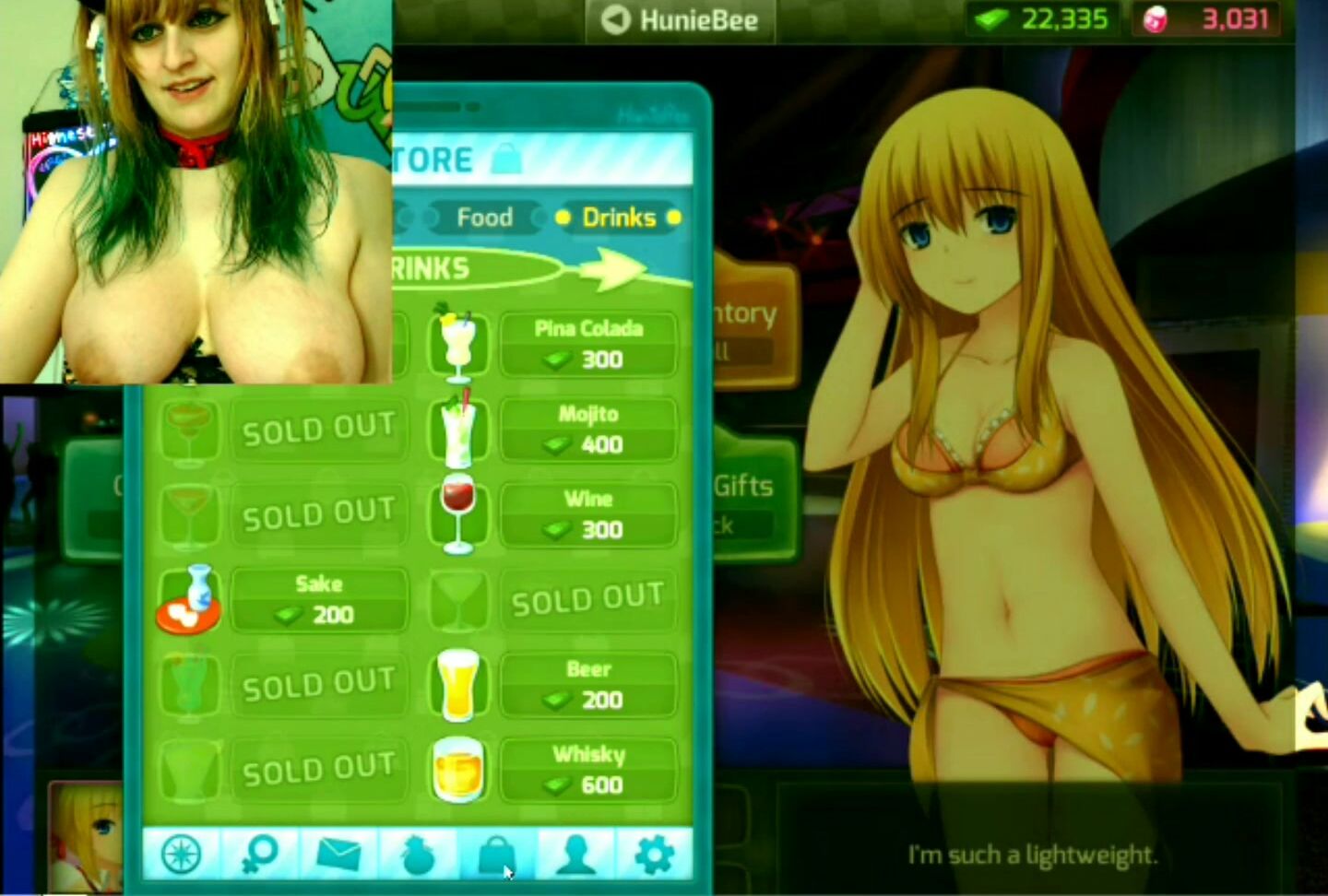Image resolution: width=1328 pixels, height=896 pixels.
Task: Purchase the Beer for 200
Action: click(x=588, y=685)
